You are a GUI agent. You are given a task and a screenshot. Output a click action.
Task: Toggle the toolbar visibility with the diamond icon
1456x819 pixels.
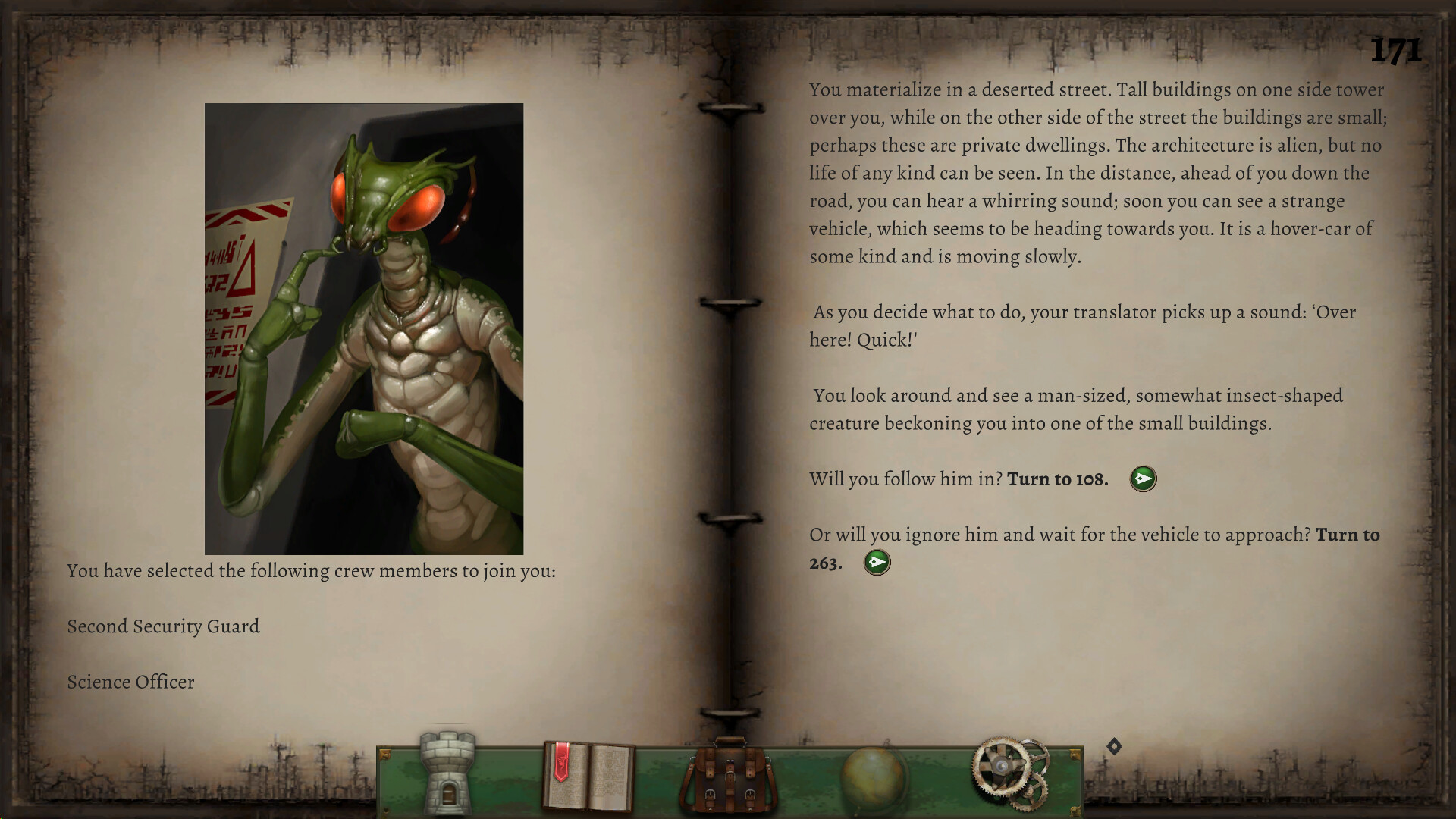point(1113,747)
